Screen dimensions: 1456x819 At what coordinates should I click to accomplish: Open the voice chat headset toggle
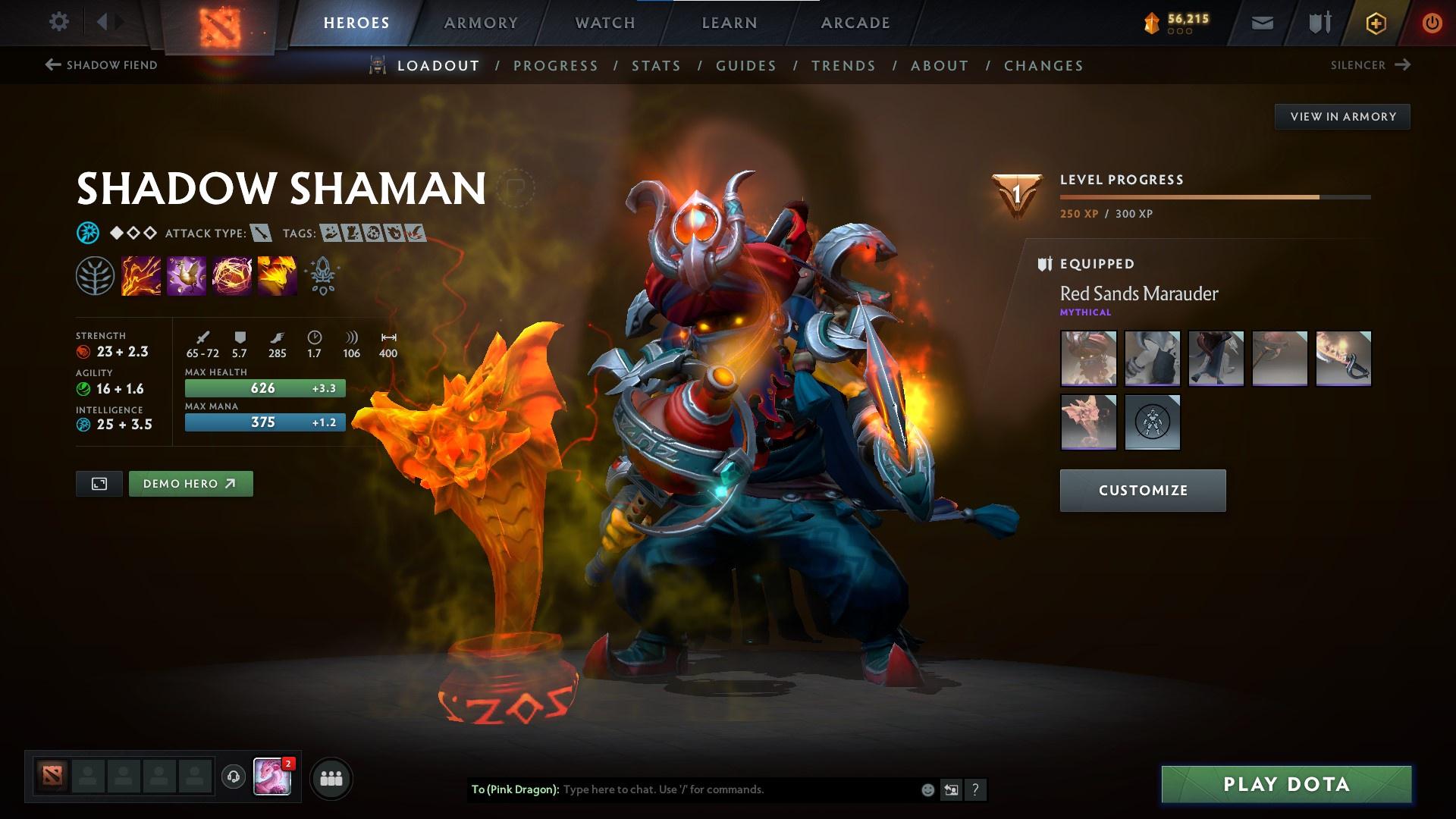(233, 777)
